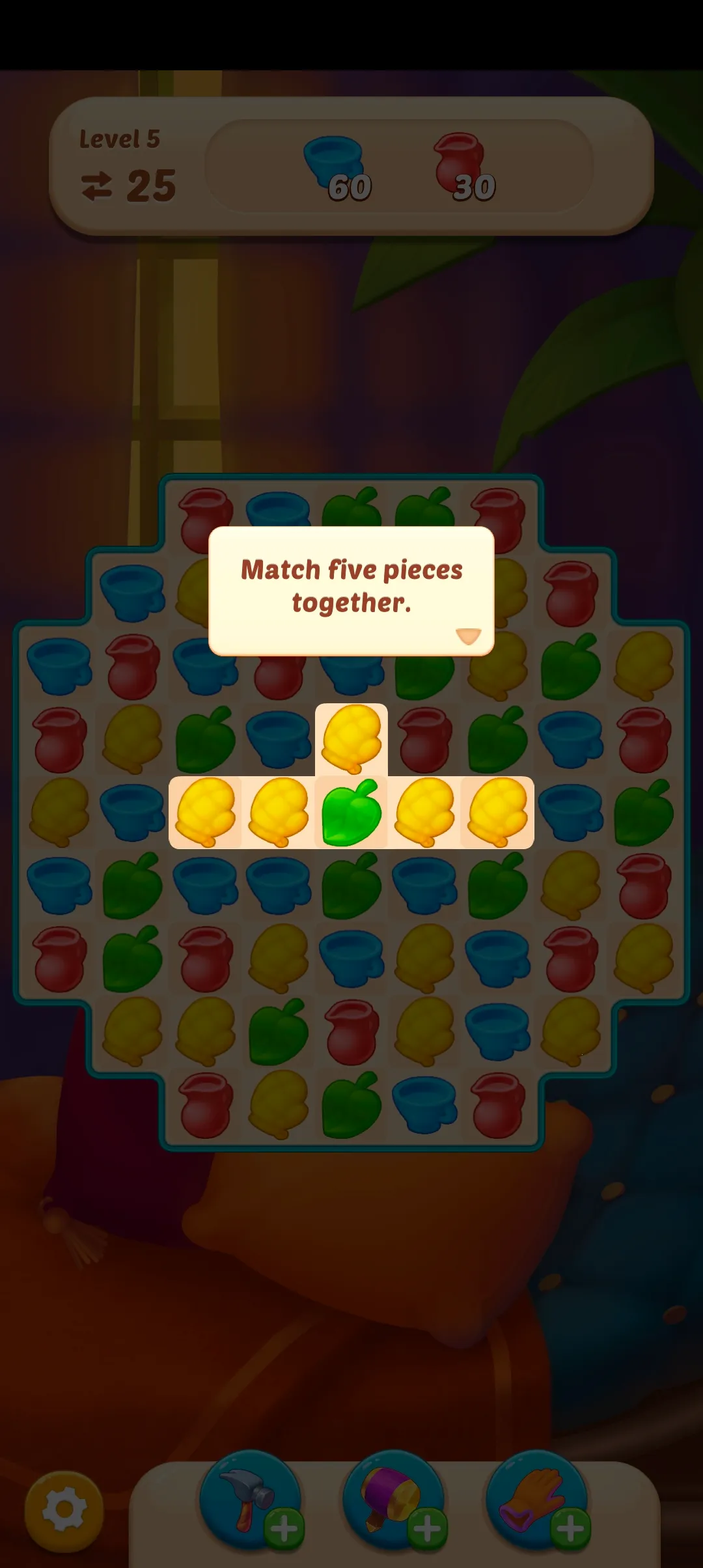Click the plus badge on the hammer booster
Image resolution: width=703 pixels, height=1568 pixels.
coord(284,1529)
